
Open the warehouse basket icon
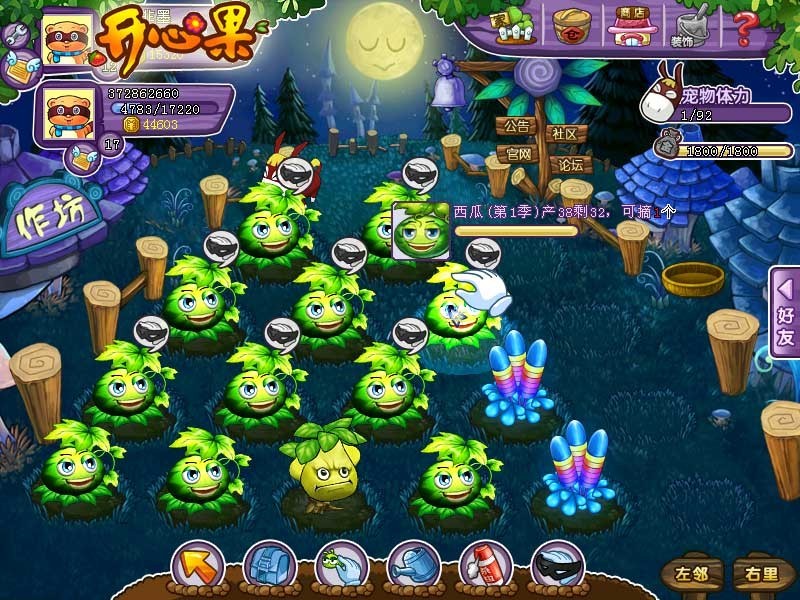pyautogui.click(x=573, y=26)
